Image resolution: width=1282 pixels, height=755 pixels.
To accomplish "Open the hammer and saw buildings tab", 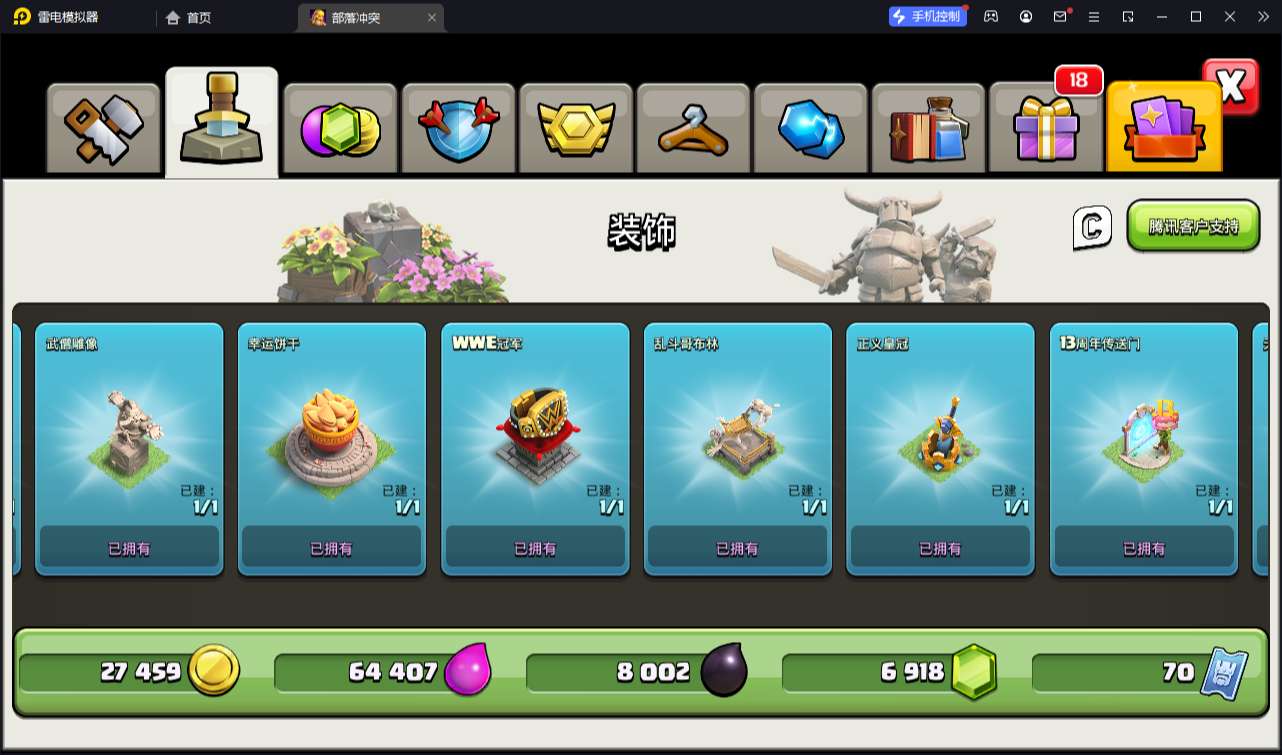I will point(104,130).
